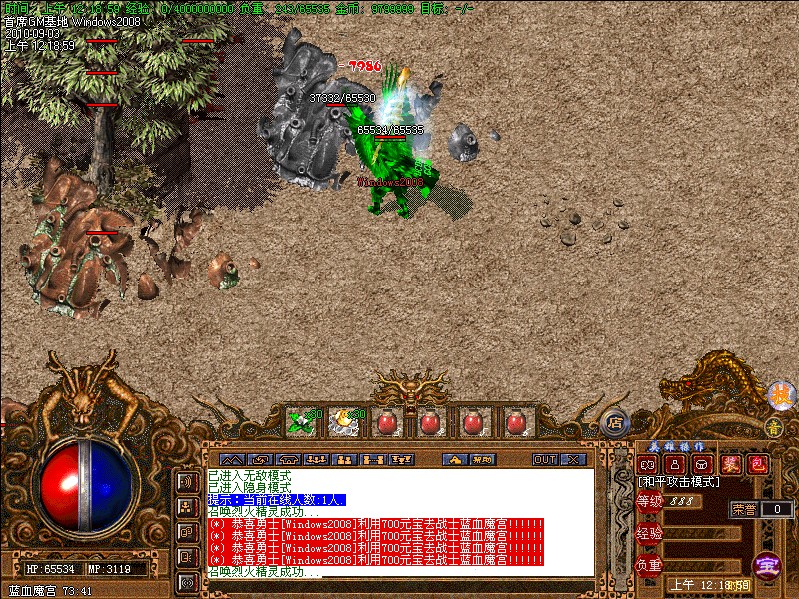Use the green herb item in the belt
Viewport: 799px width, 599px height.
click(301, 422)
